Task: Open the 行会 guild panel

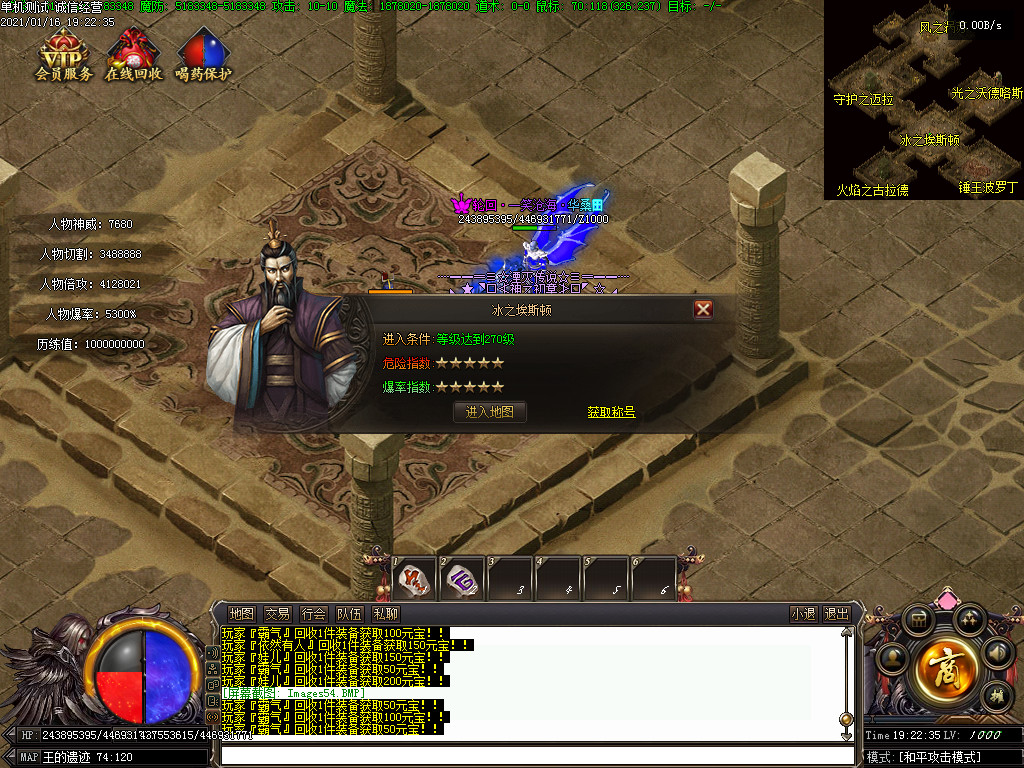Action: [x=313, y=614]
